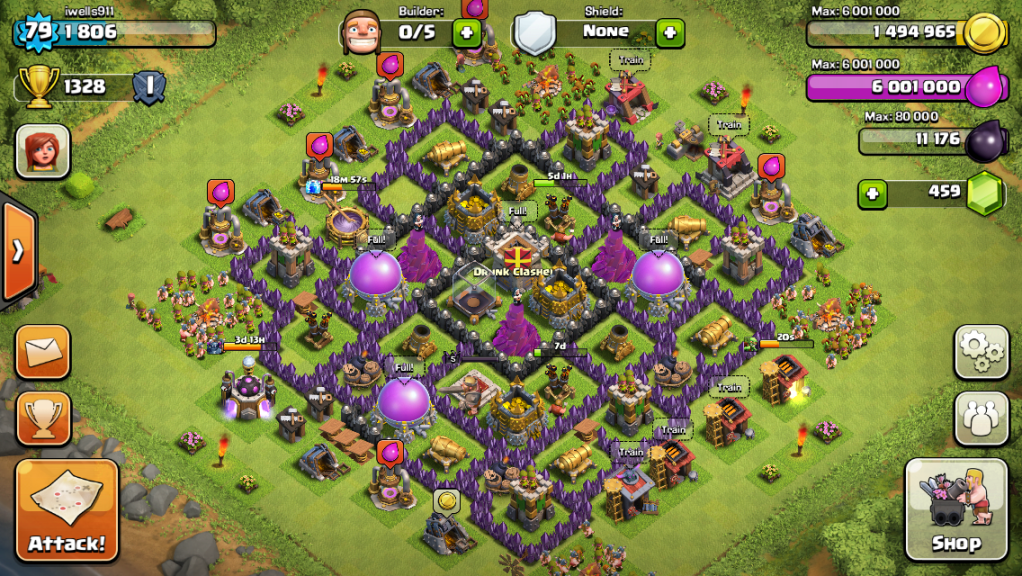
Task: Open the mailbox envelope button
Action: [x=43, y=352]
